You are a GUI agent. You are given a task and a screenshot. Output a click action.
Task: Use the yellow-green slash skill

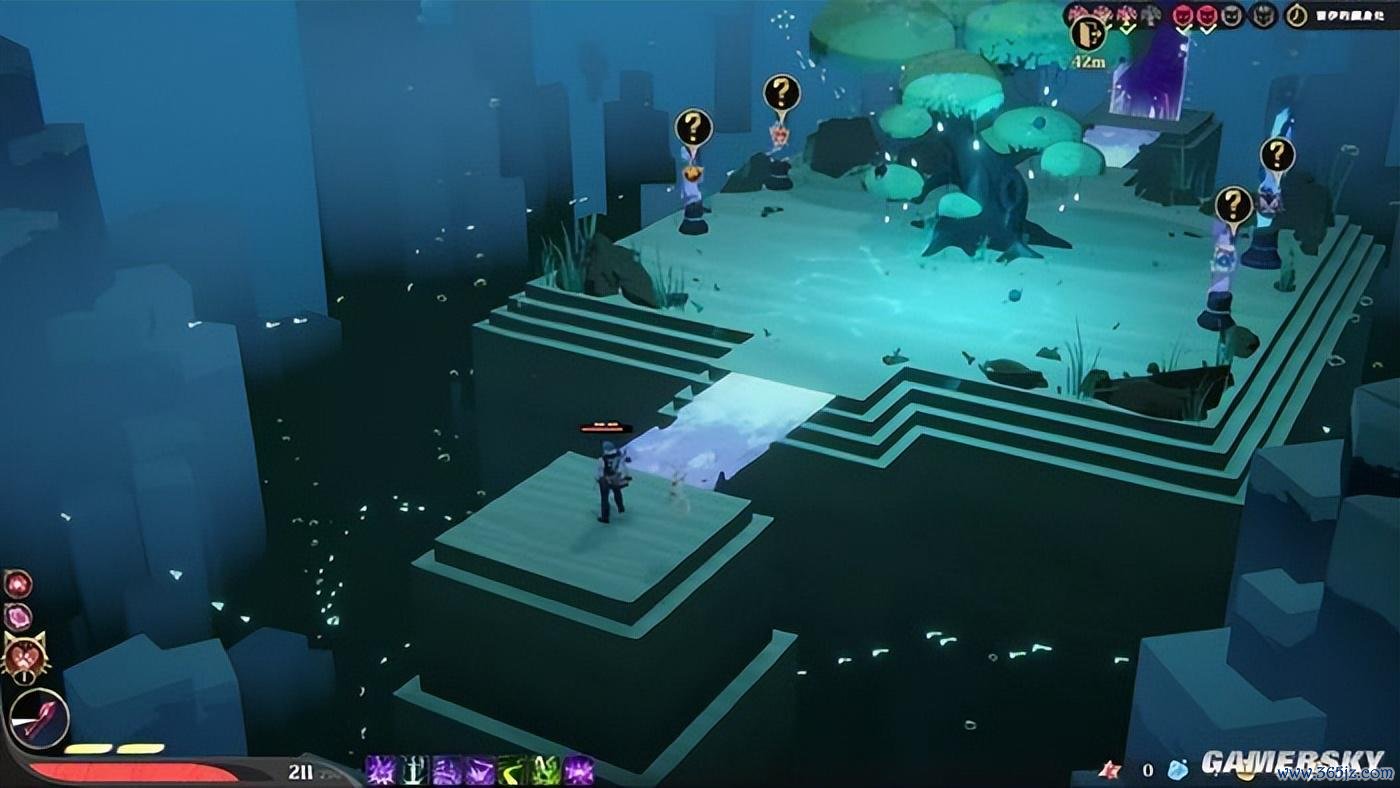tap(513, 769)
